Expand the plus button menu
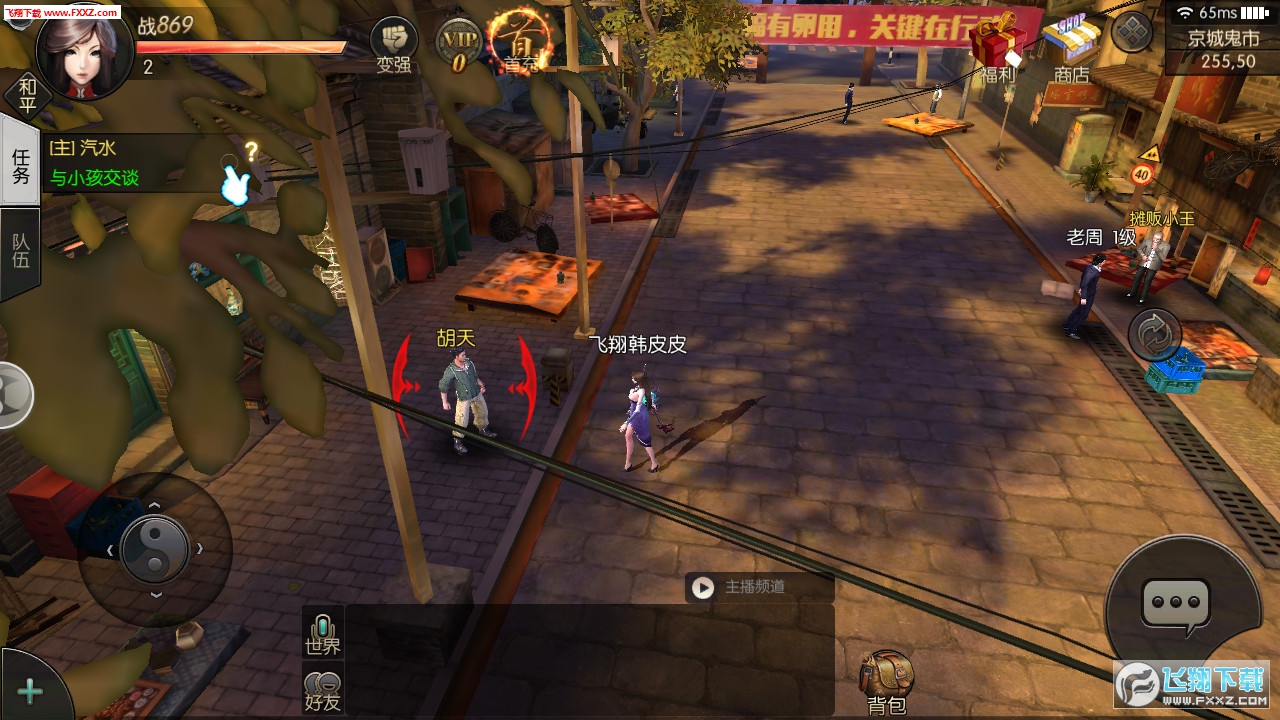1280x720 pixels. coord(30,691)
